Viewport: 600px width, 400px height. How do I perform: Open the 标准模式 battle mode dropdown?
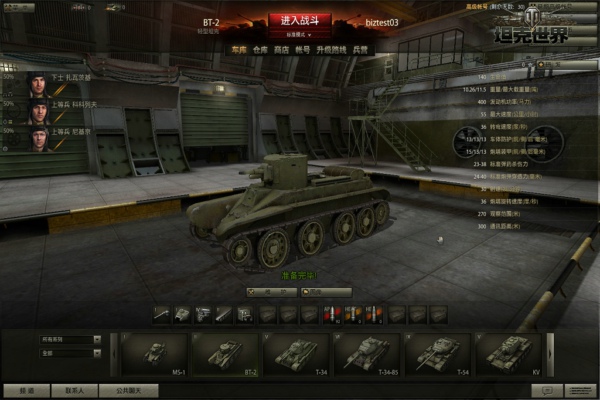tap(299, 34)
